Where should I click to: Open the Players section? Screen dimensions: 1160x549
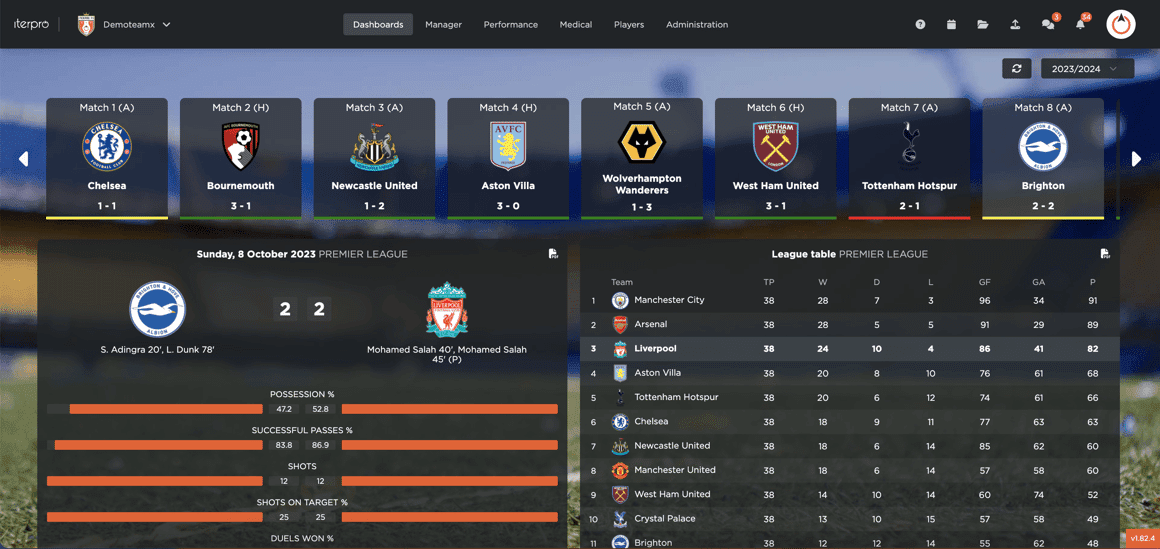click(x=629, y=24)
